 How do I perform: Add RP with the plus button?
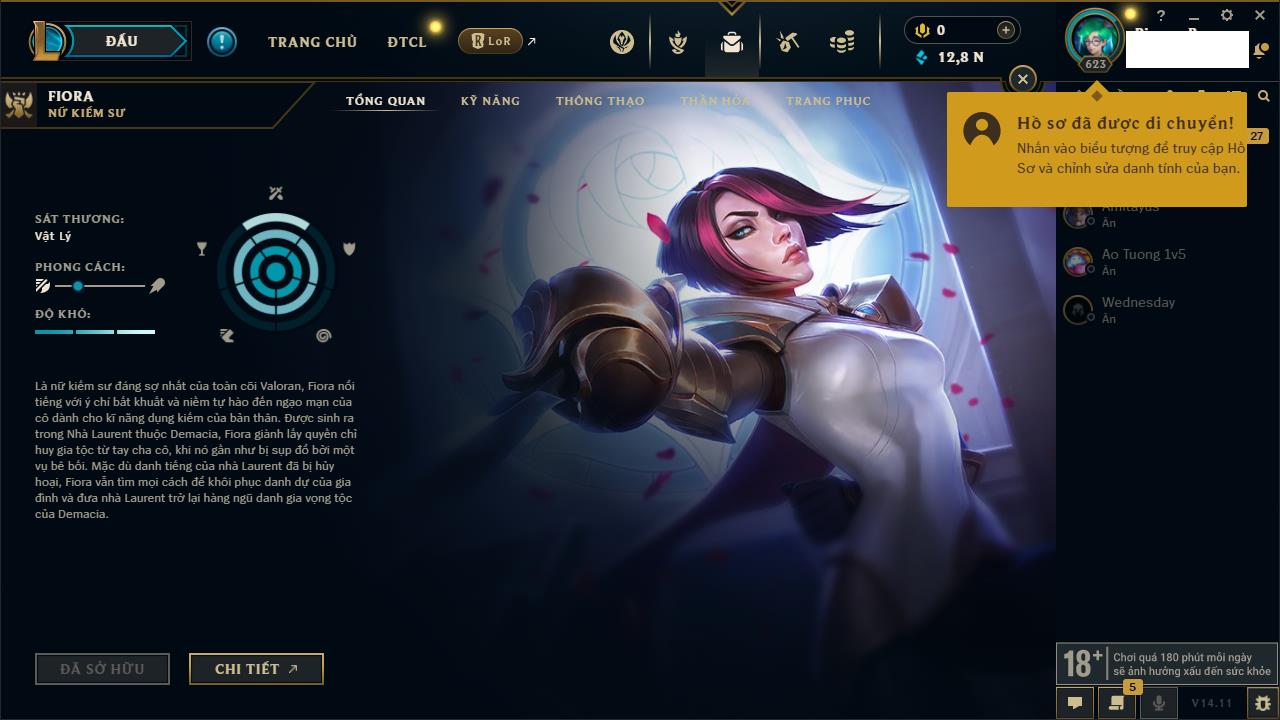1005,30
